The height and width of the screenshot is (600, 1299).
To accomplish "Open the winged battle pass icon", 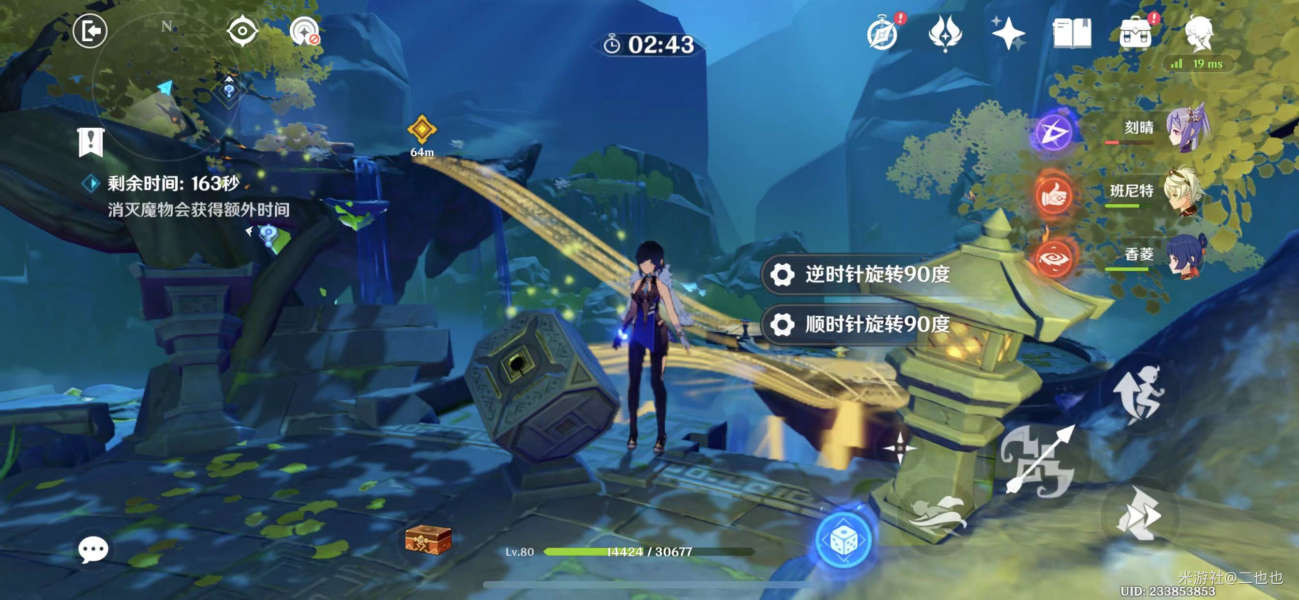I will [x=944, y=33].
